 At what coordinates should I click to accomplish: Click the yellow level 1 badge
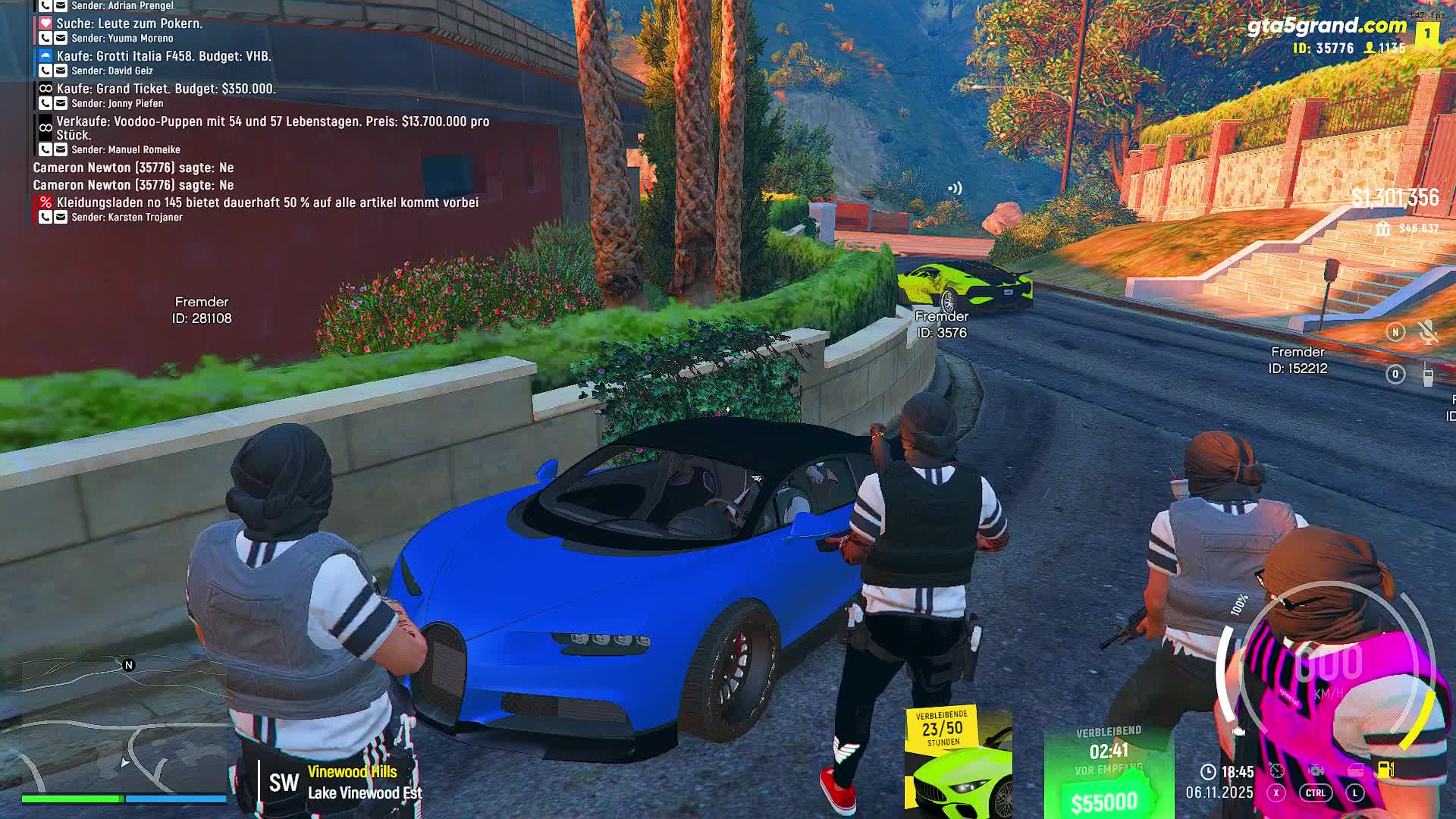click(1427, 33)
